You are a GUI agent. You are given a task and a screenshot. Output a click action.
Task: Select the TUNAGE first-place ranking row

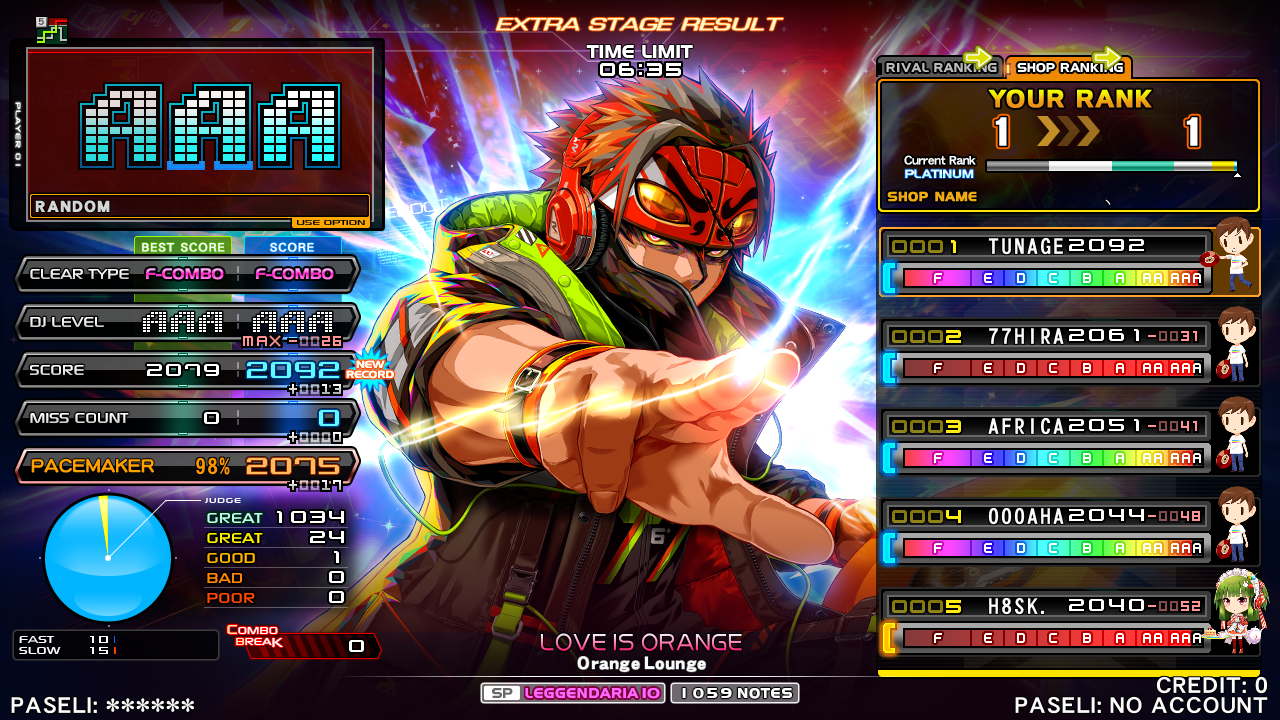click(1046, 262)
